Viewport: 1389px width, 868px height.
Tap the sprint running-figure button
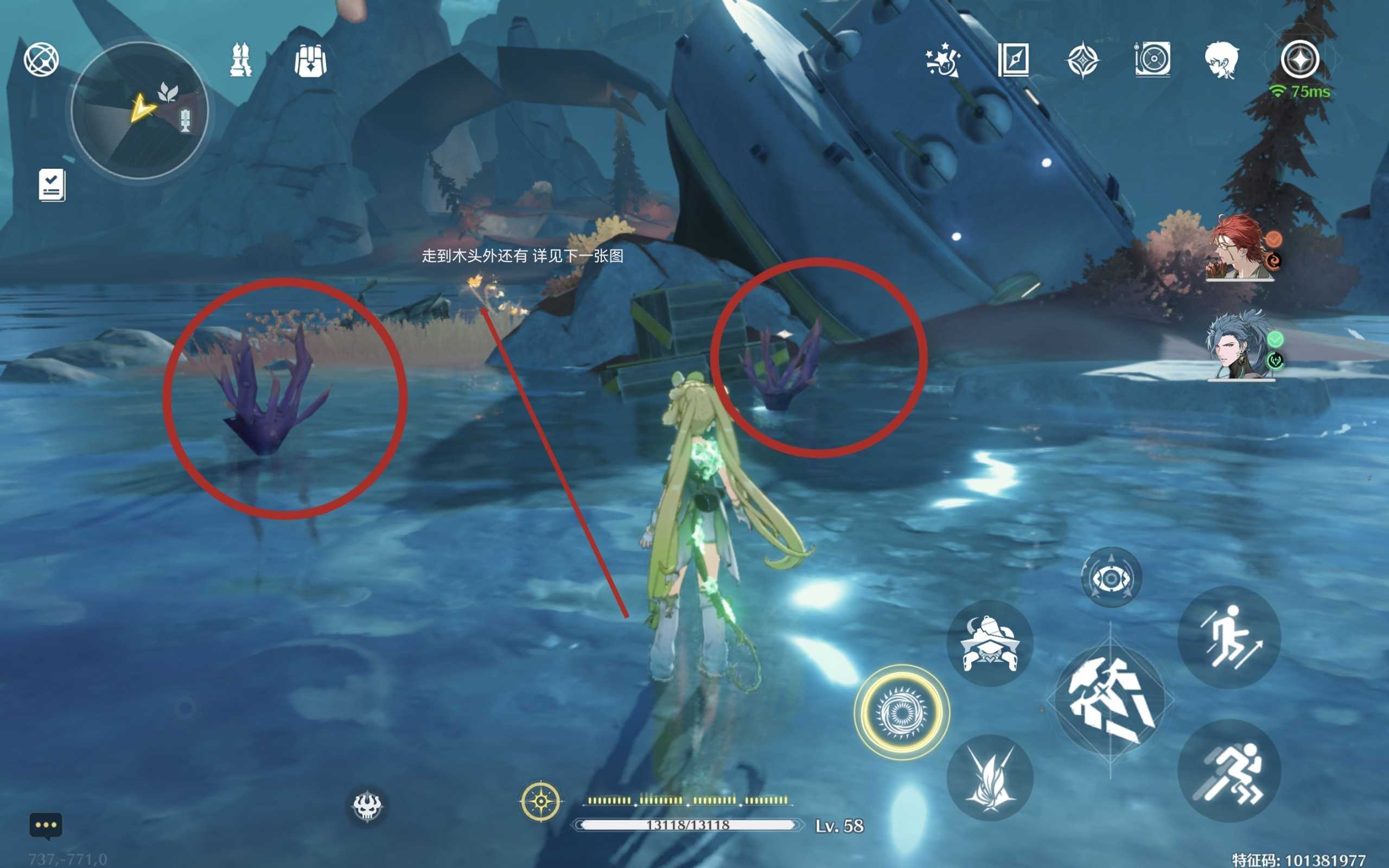coord(1229,770)
